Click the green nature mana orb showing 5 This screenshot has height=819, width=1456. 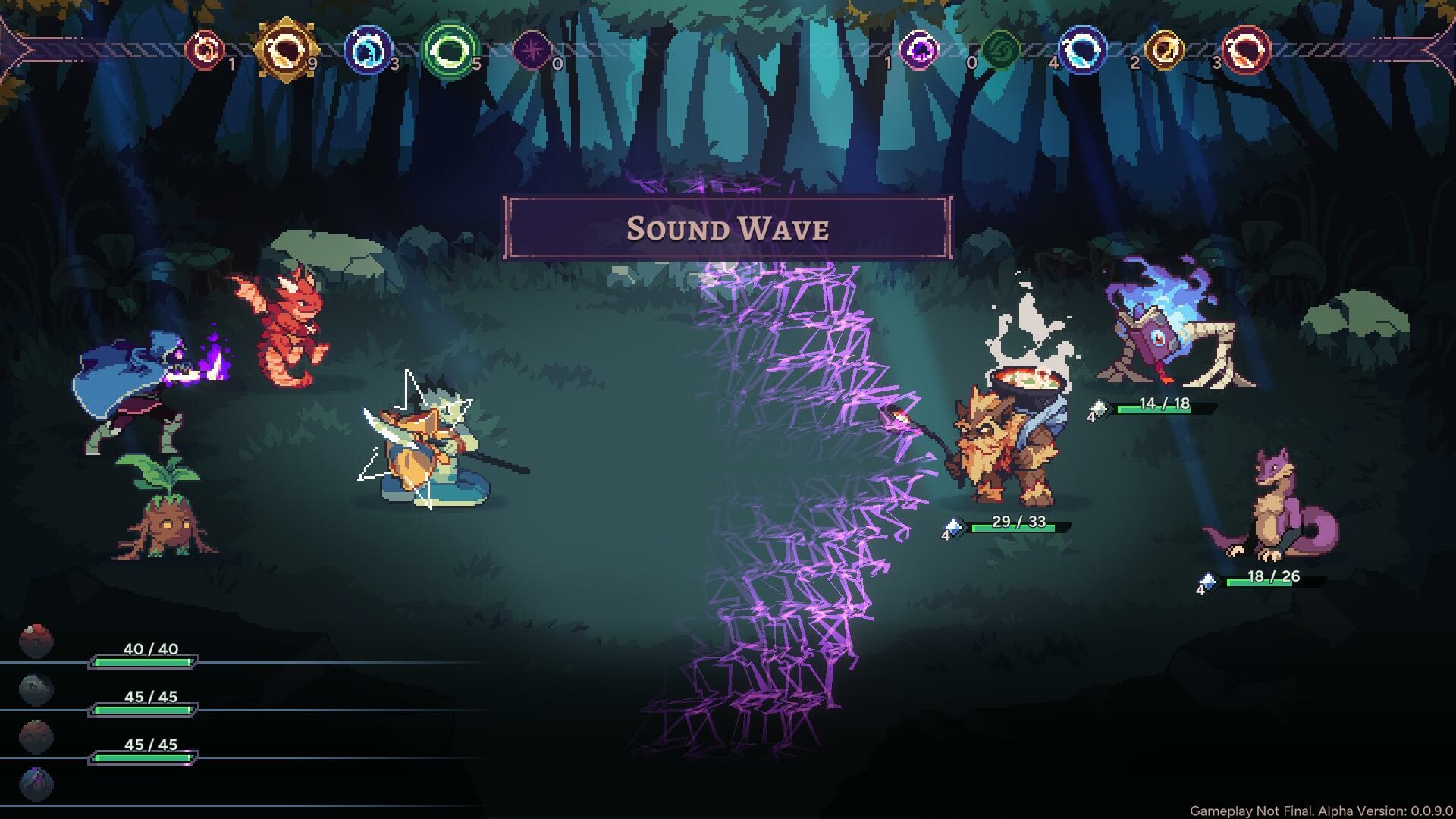click(449, 52)
